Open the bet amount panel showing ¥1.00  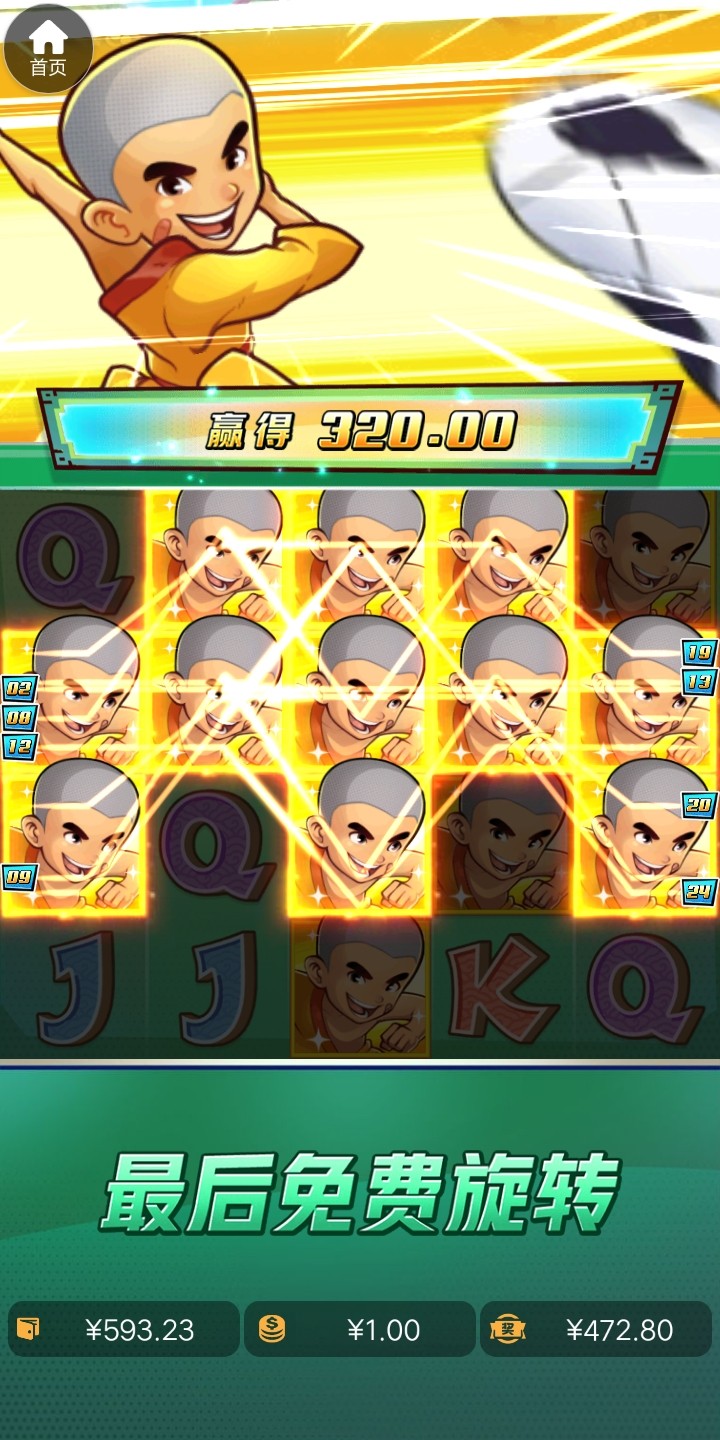[x=360, y=1329]
